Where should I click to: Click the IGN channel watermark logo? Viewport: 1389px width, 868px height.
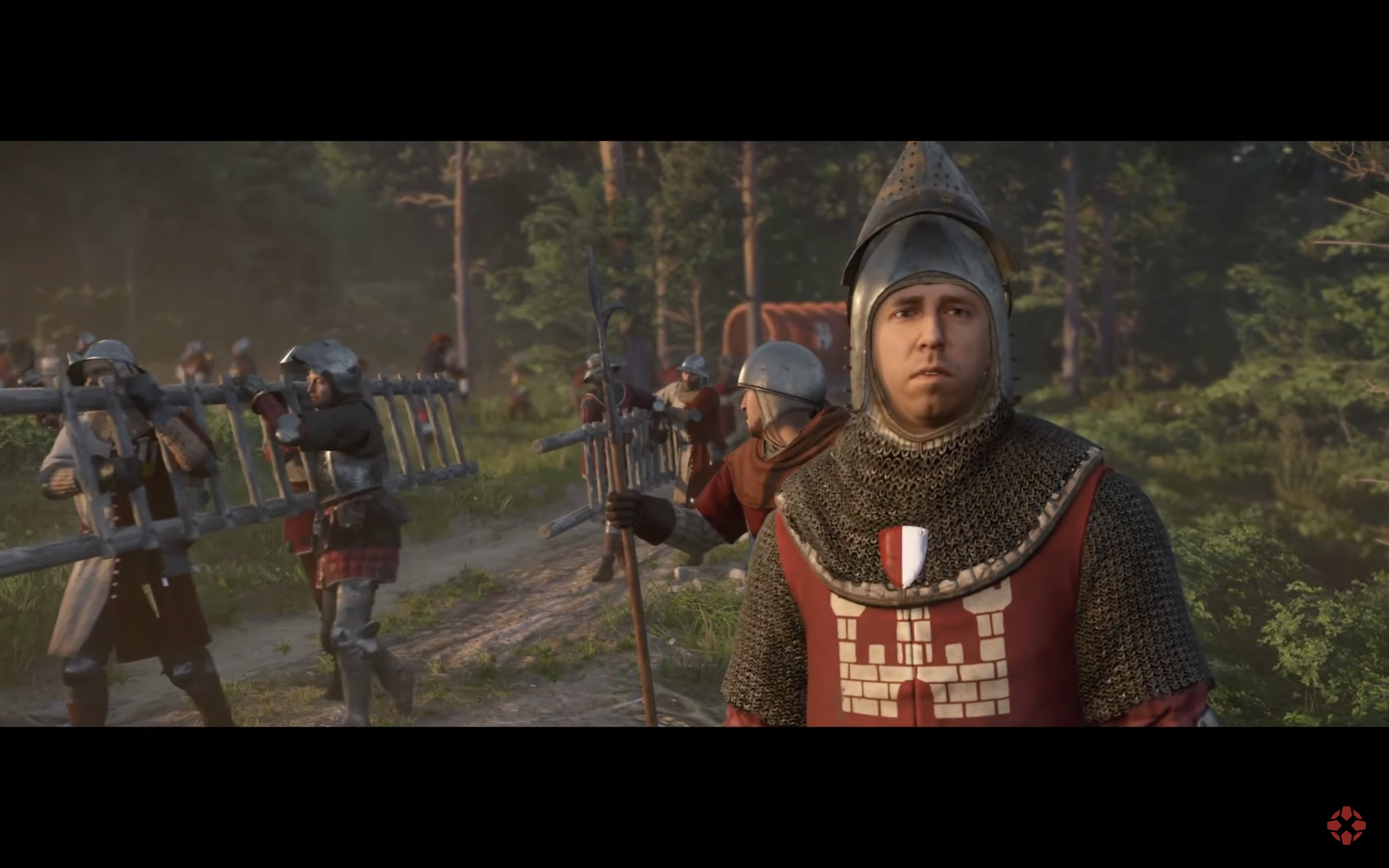pos(1346,826)
